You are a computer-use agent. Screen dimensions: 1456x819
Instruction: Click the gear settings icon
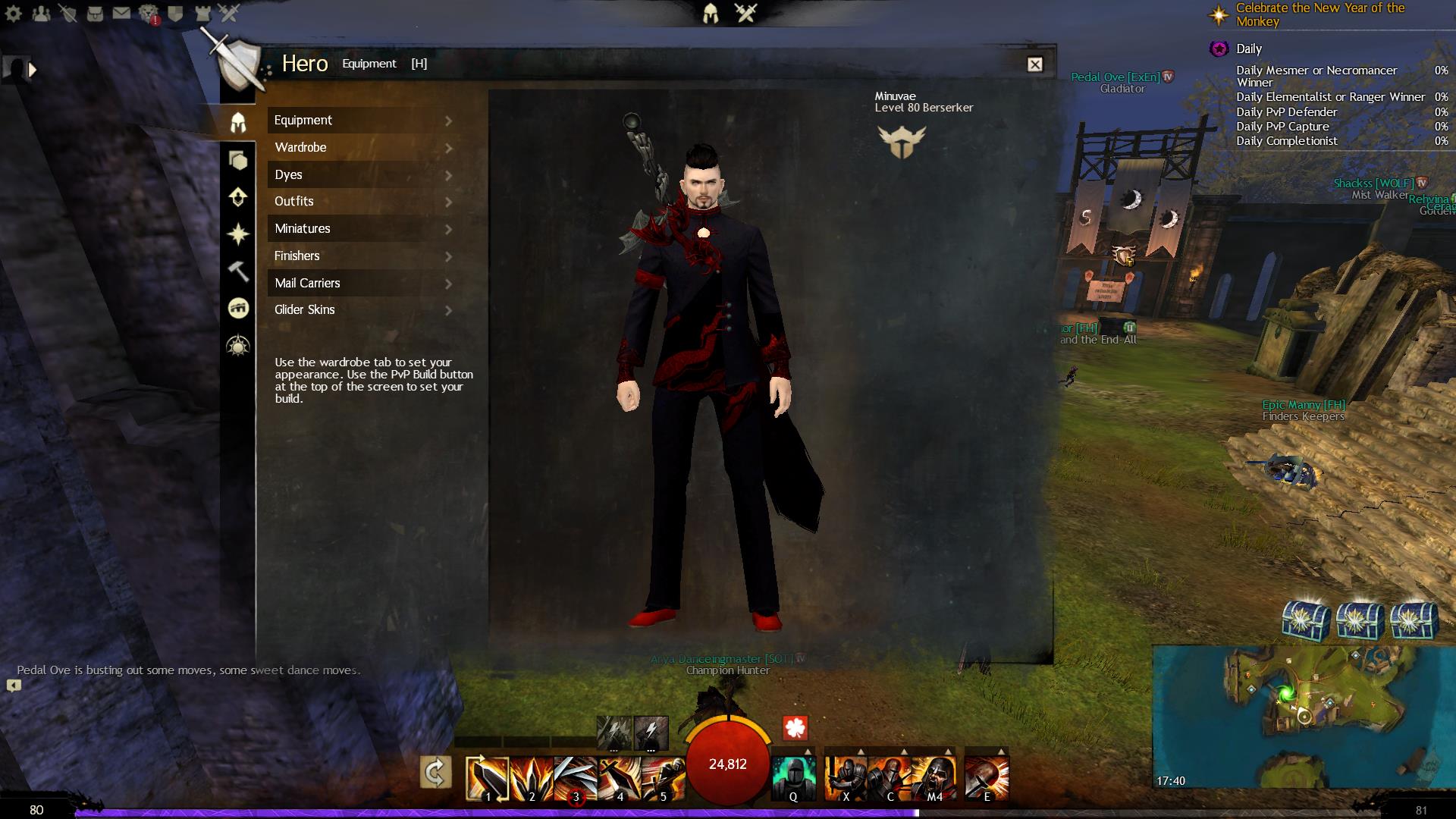point(14,13)
